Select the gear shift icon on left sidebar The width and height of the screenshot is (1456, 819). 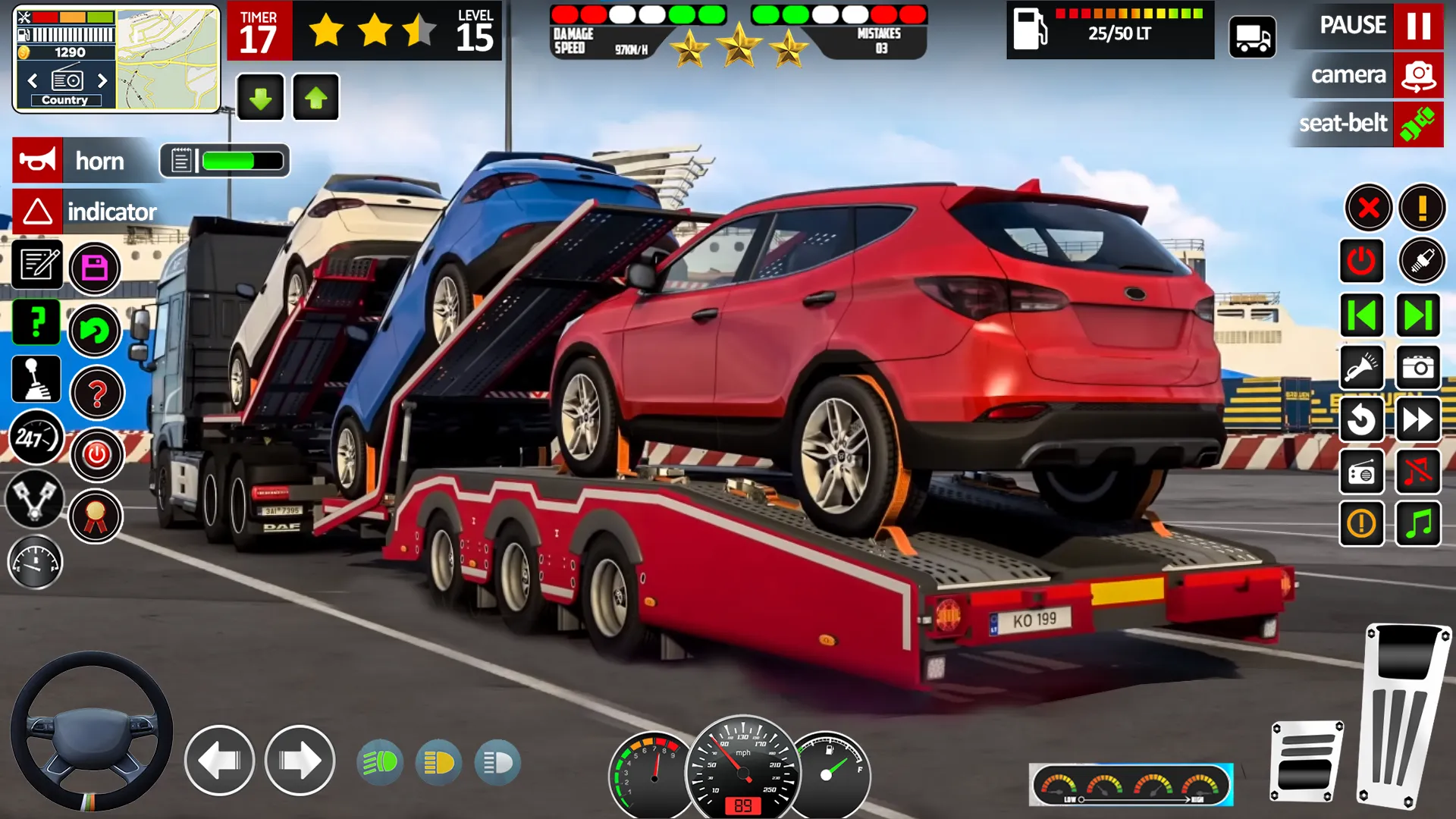(36, 378)
